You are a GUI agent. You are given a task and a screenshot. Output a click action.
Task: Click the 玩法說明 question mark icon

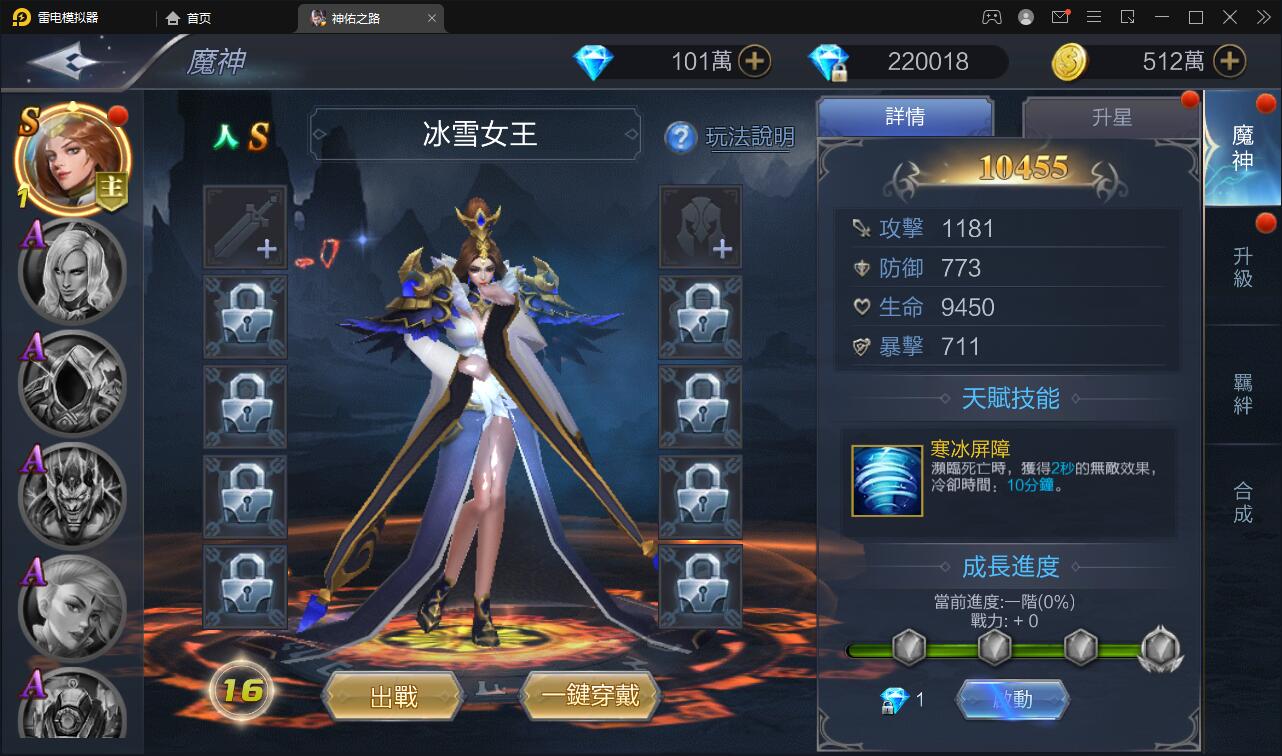point(681,138)
